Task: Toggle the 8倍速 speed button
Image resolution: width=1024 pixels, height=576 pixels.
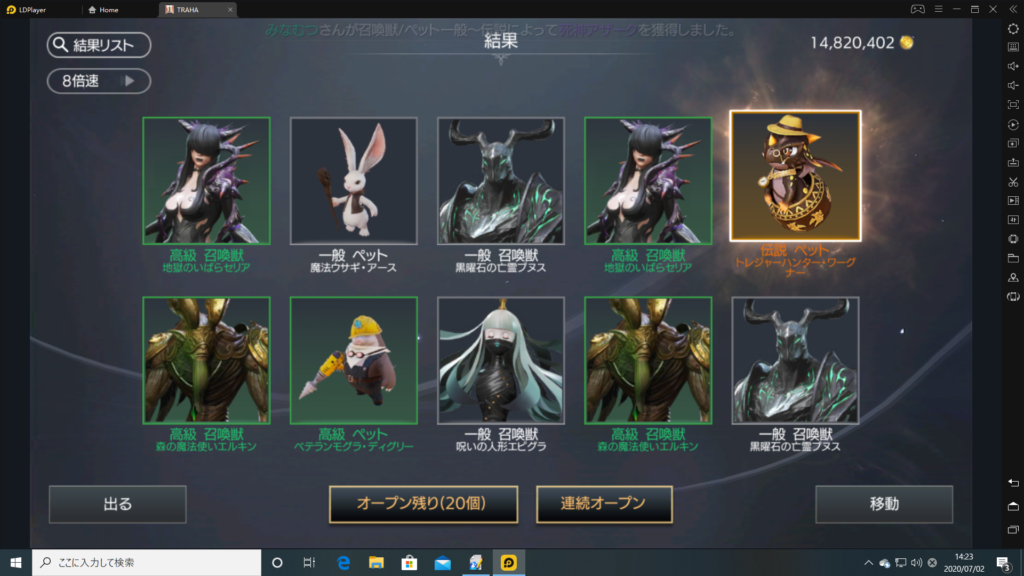Action: (x=98, y=81)
